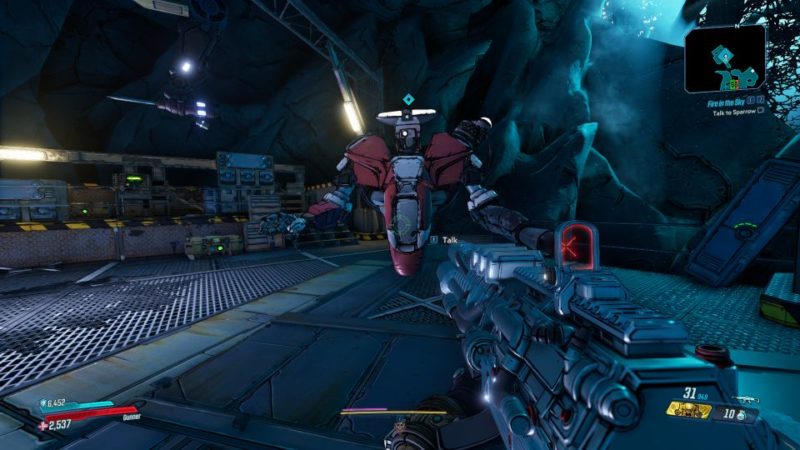
Task: Tick the Talk to Sparrow objective checkbox
Action: (760, 112)
